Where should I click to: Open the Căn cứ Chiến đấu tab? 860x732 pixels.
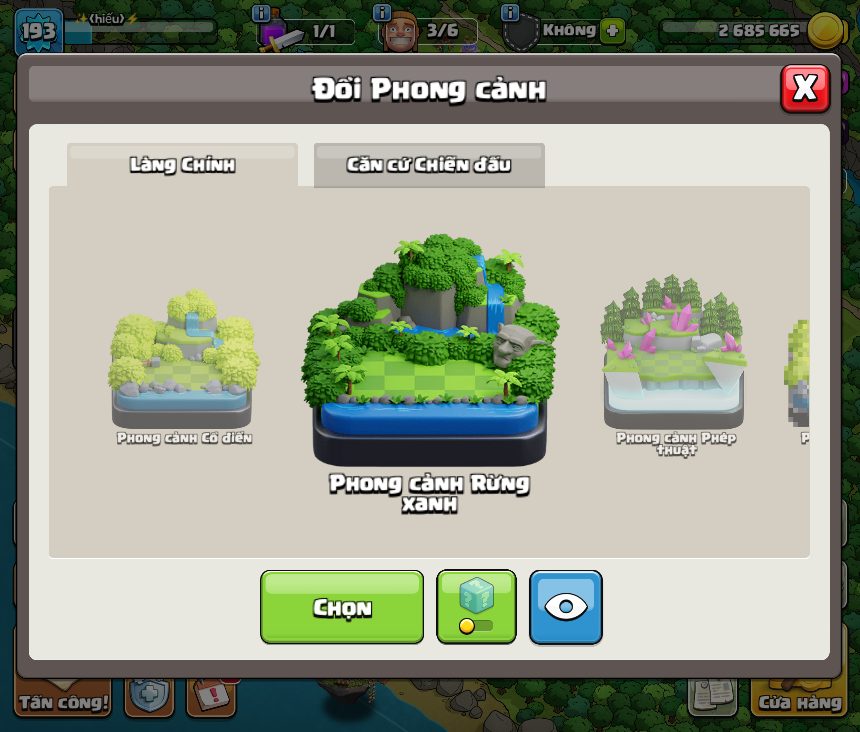click(429, 165)
